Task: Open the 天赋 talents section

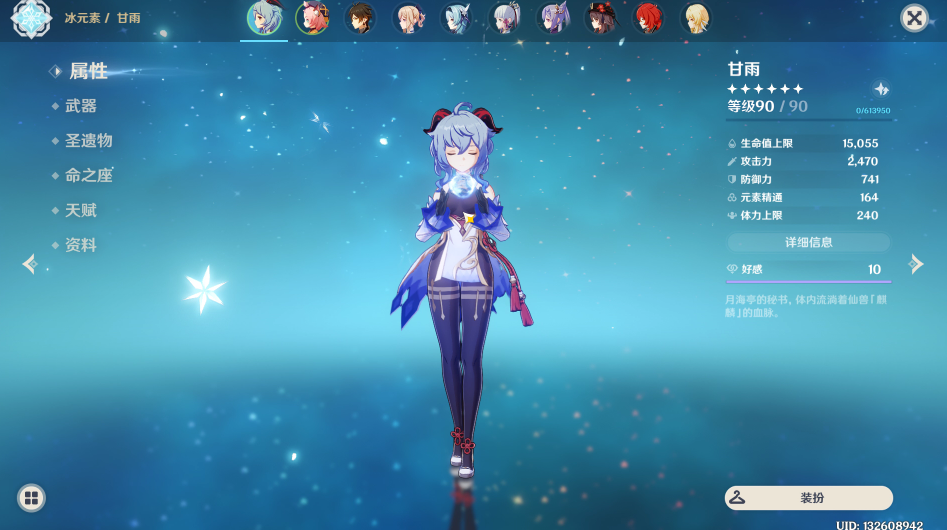Action: click(x=81, y=211)
